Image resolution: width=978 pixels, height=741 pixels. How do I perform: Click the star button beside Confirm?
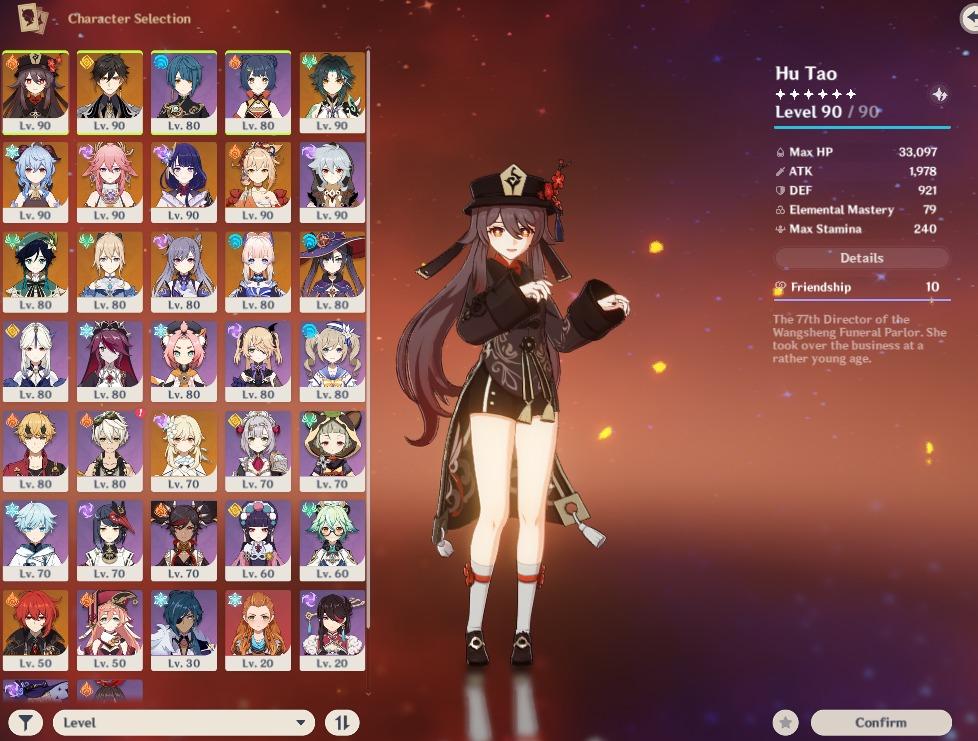pos(786,722)
